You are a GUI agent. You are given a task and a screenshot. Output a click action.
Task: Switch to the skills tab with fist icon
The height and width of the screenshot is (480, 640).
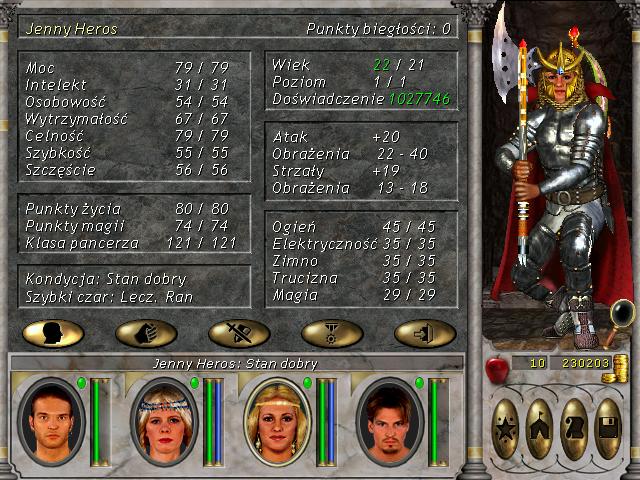(x=146, y=333)
